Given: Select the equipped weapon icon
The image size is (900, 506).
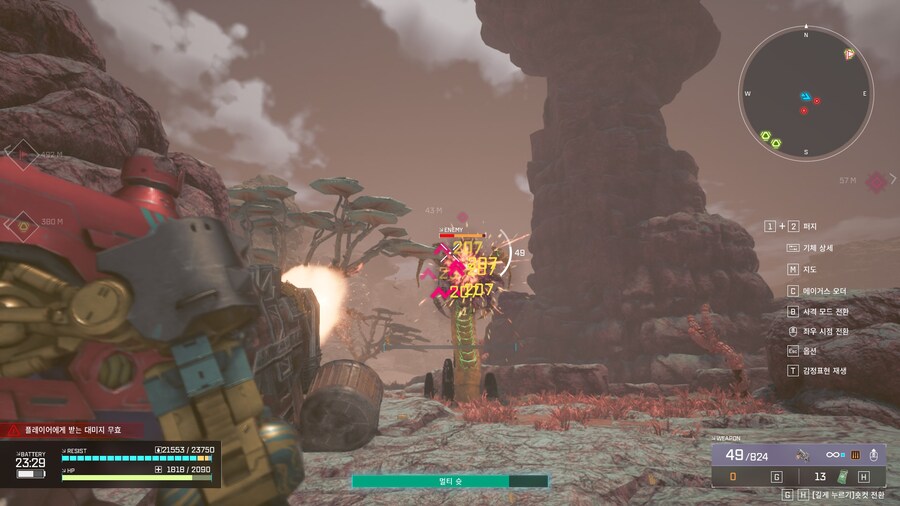Looking at the screenshot, I should 802,455.
